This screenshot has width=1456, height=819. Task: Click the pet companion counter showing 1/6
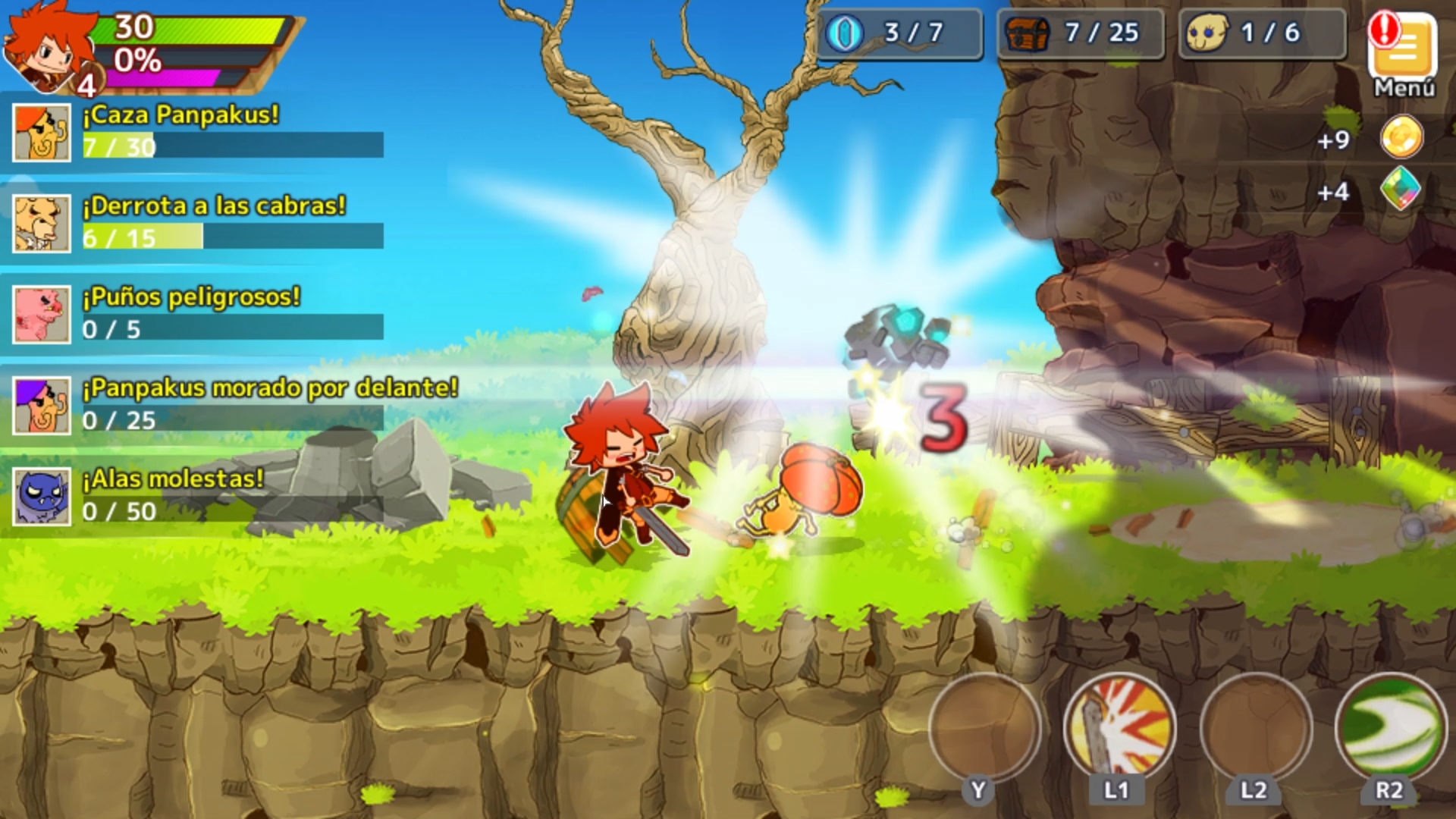[1260, 33]
